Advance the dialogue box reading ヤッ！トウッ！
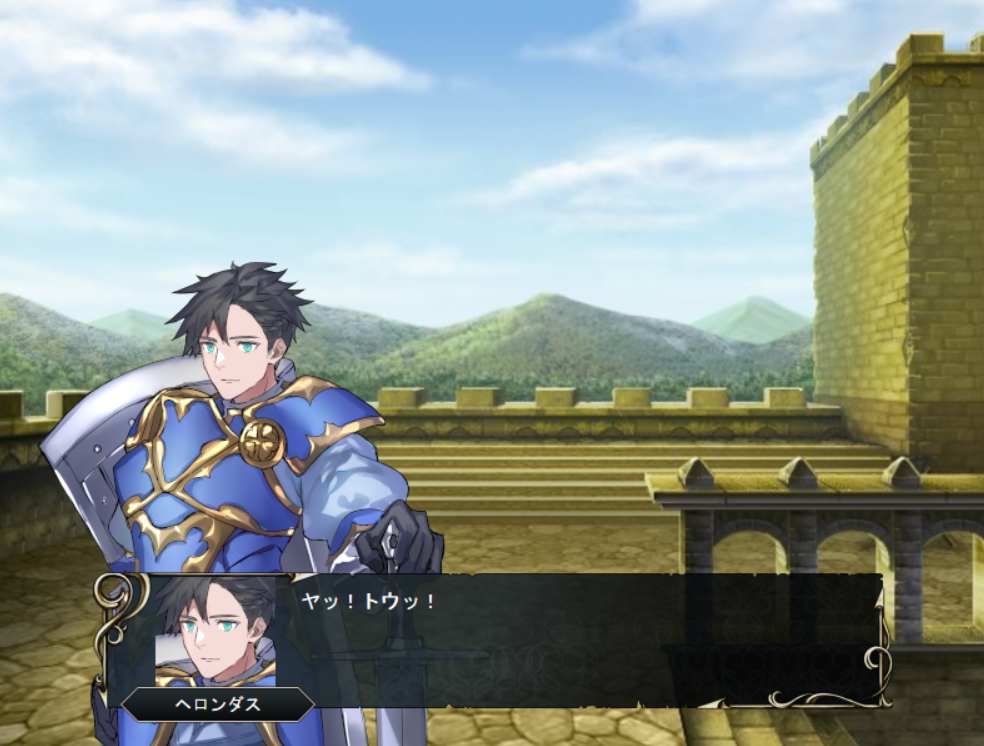This screenshot has height=746, width=984. tap(580, 640)
